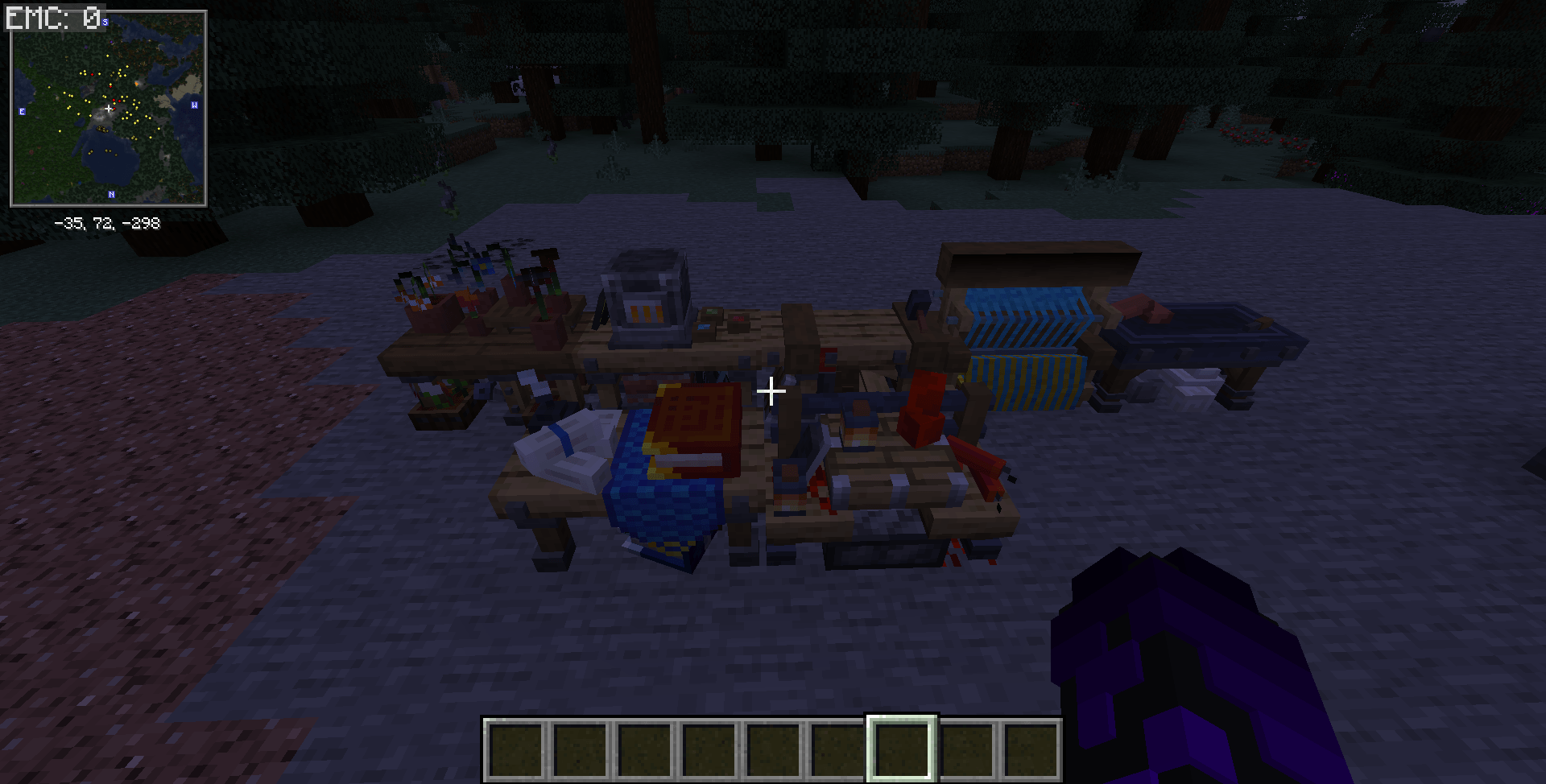Click the N direction letter on the minimap
The height and width of the screenshot is (784, 1546).
pos(110,194)
